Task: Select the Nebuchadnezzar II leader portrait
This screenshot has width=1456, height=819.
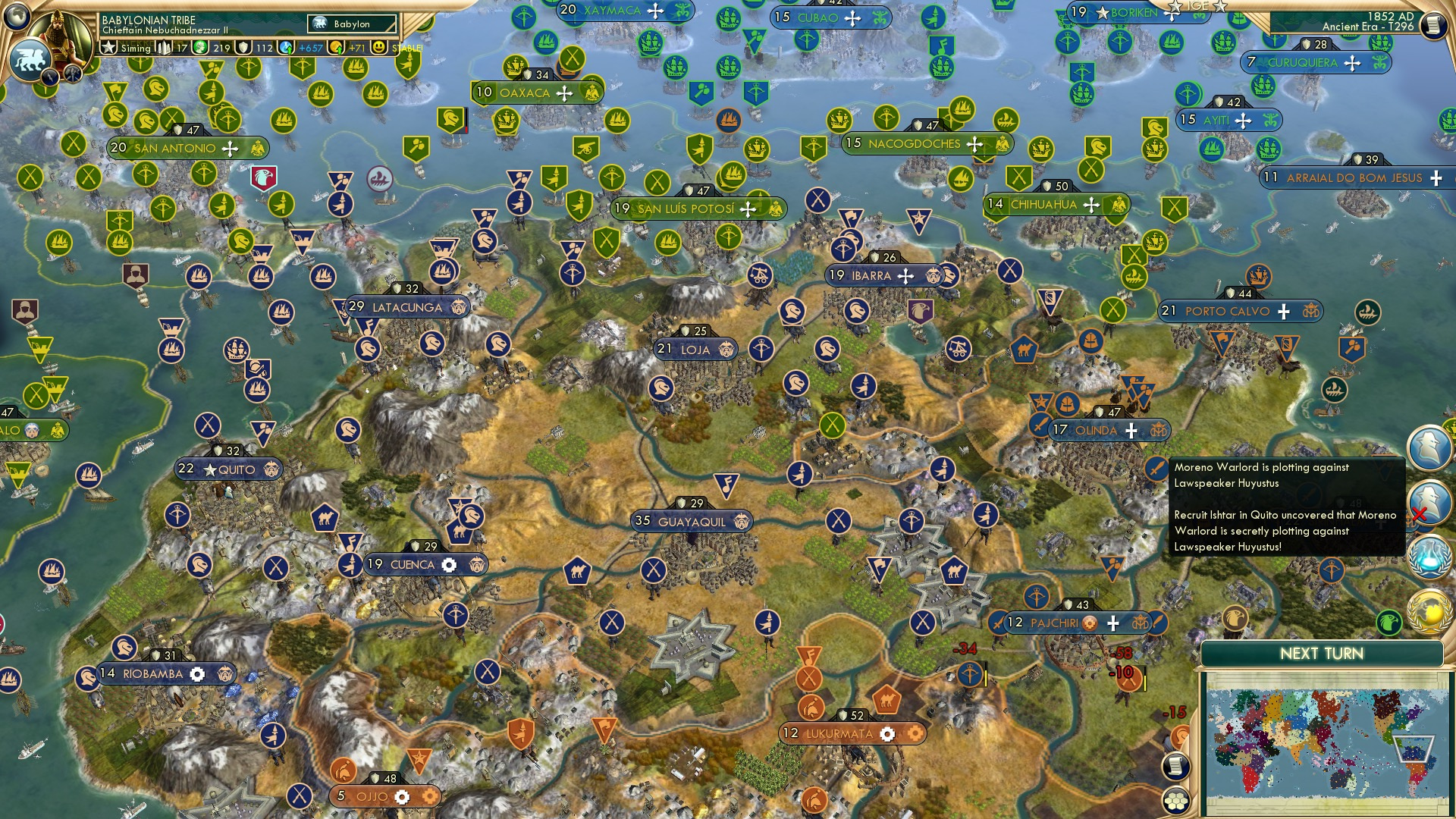Action: click(x=61, y=32)
